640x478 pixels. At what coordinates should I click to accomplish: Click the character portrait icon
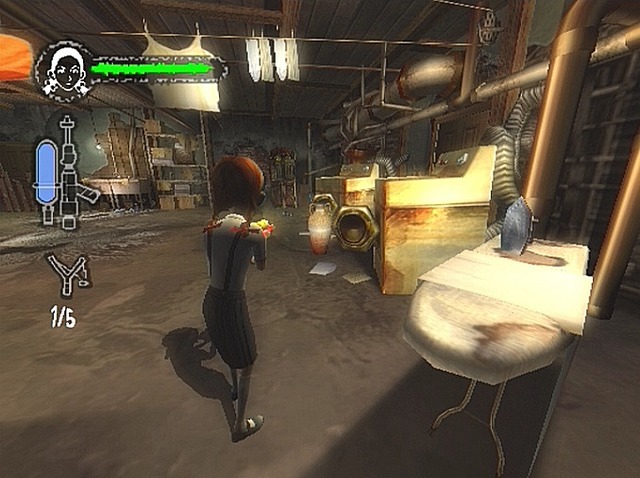63,70
